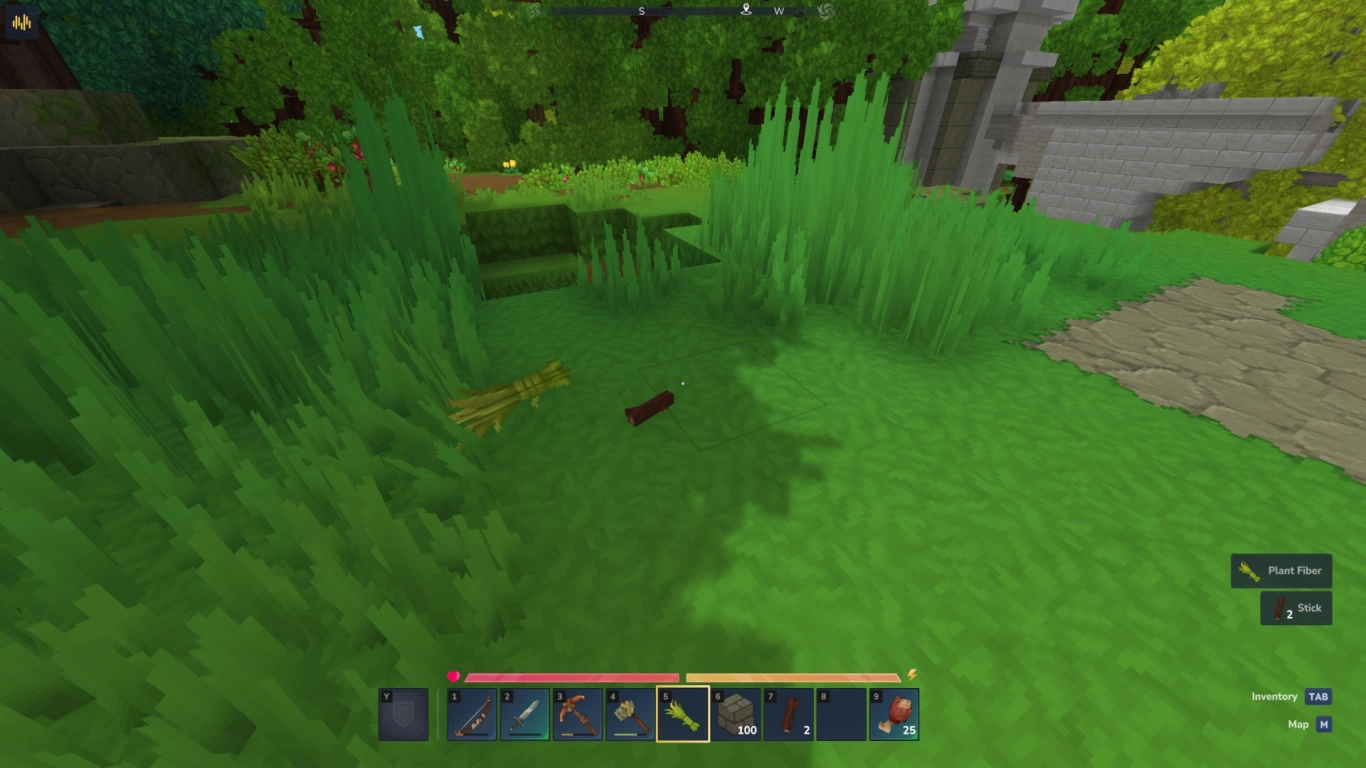Select the sticks in hotbar slot 7
Image resolution: width=1366 pixels, height=768 pixels.
pos(786,714)
